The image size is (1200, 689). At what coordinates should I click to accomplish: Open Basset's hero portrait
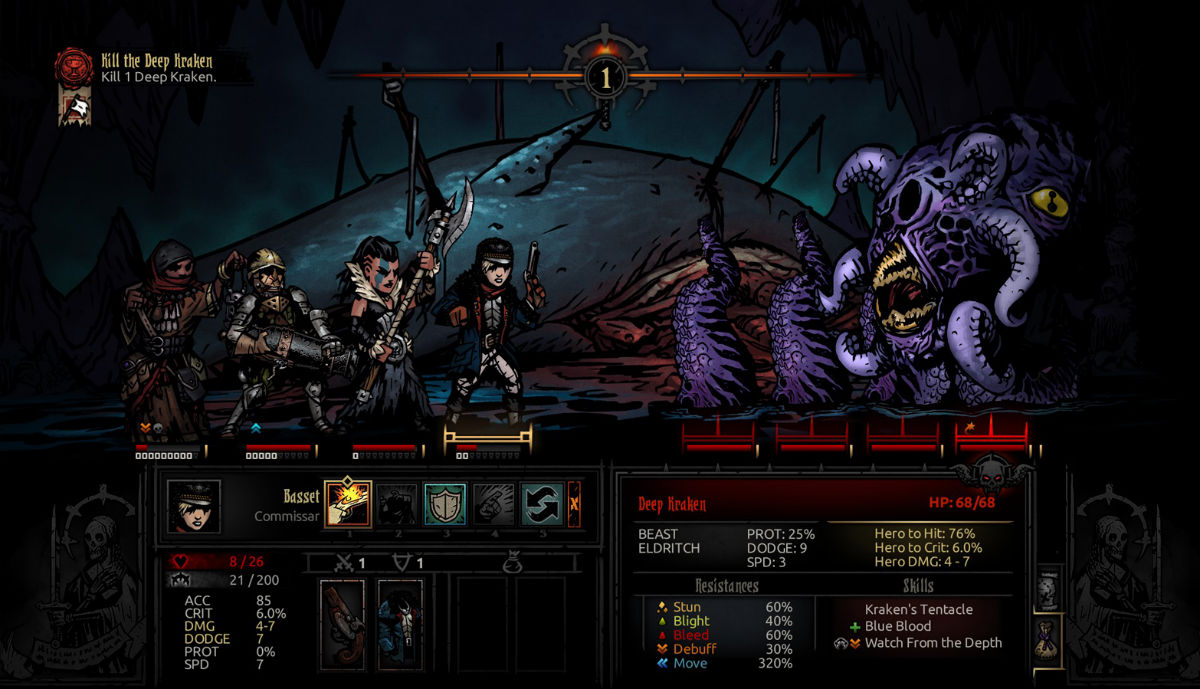point(193,506)
